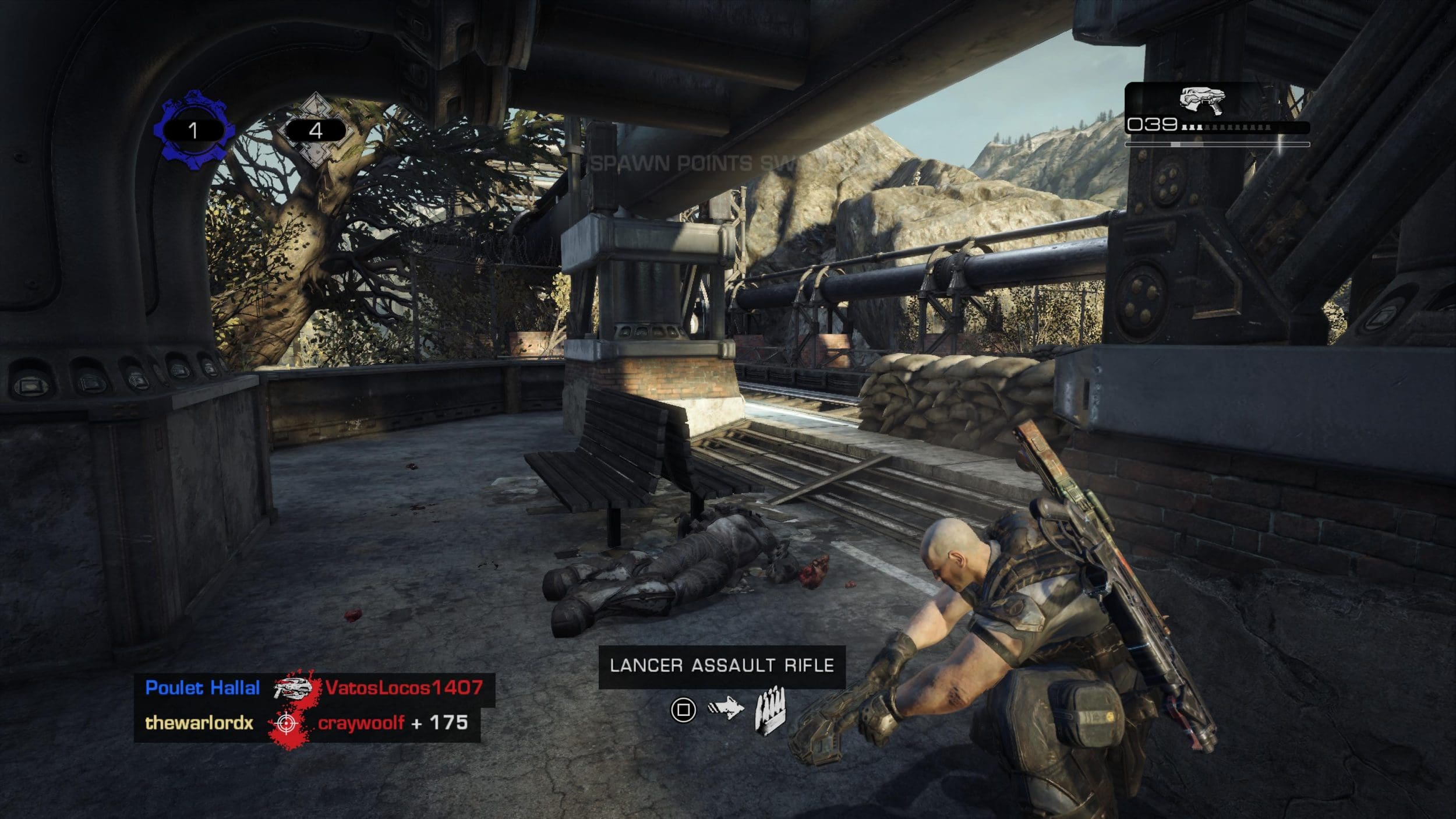Select the equipped weapon icon
This screenshot has width=1456, height=819.
point(1201,101)
